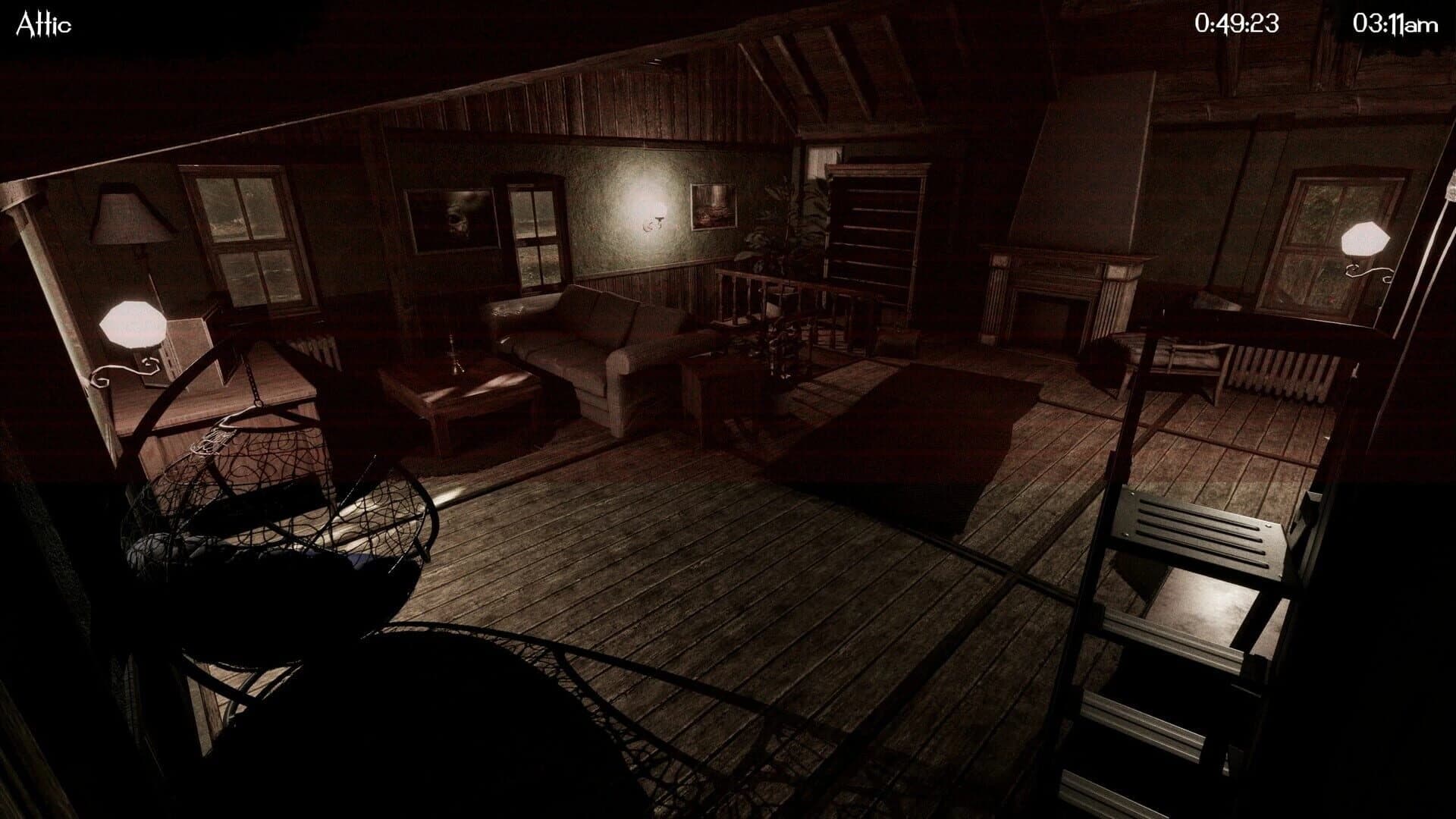The height and width of the screenshot is (819, 1456).
Task: Select the elapsed timer 0:49:23
Action: click(1238, 21)
